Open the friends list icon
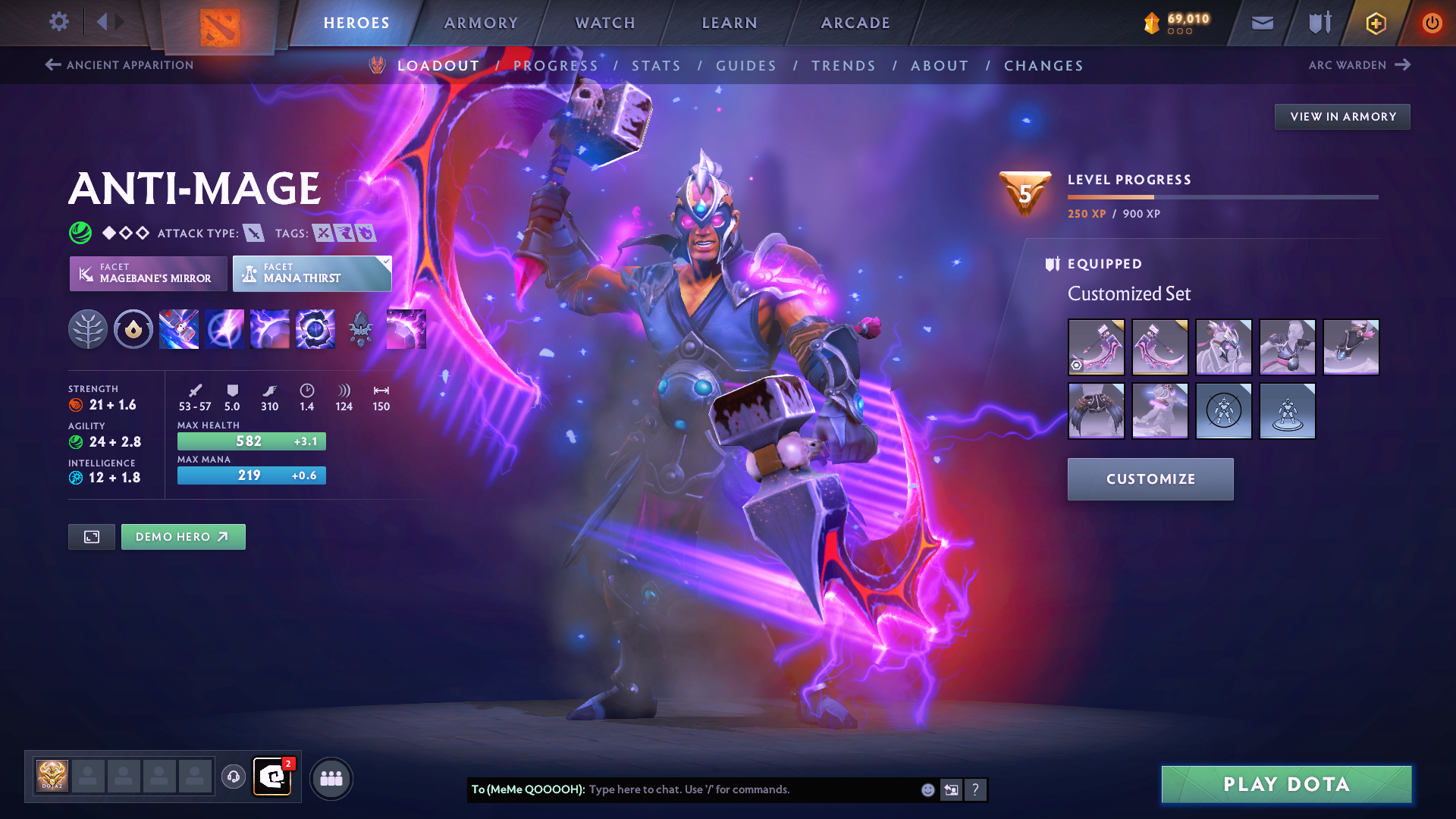Screen dimensions: 1456x819 (331, 777)
